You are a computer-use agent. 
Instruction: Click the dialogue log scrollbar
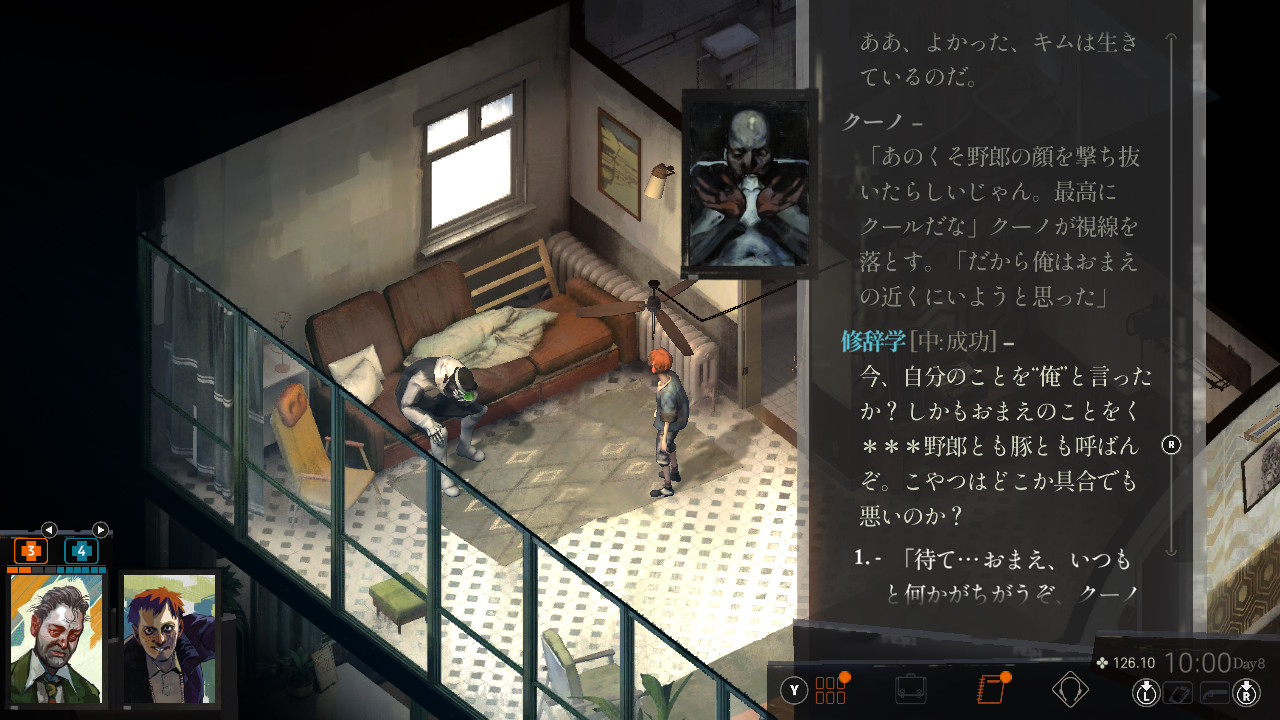[1172, 300]
